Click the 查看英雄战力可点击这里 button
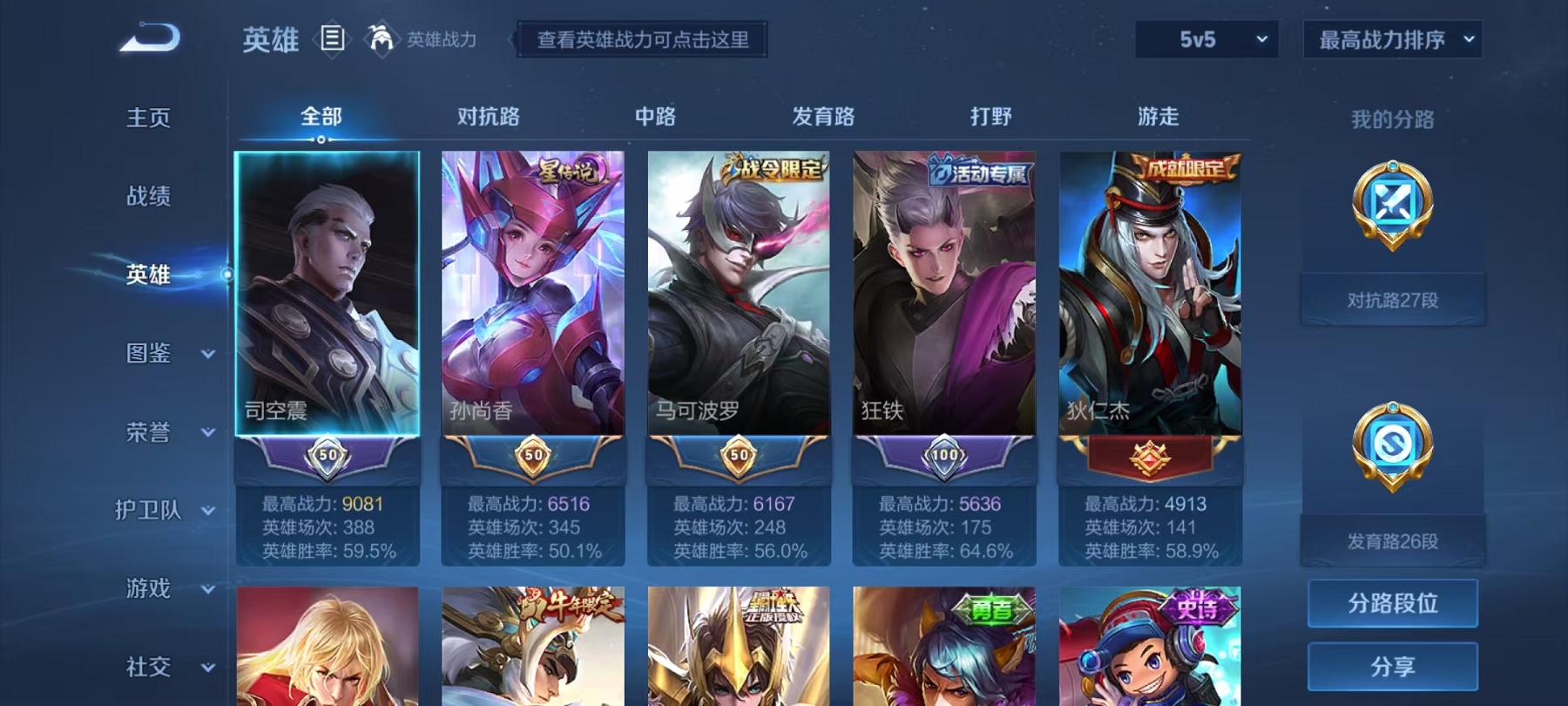The image size is (1568, 706). click(x=642, y=39)
